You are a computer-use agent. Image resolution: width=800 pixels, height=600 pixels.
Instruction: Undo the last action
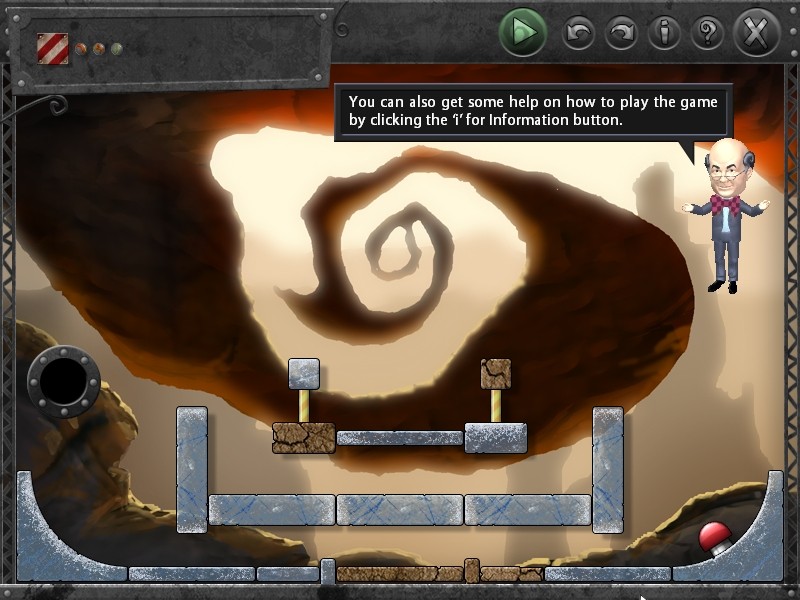(x=578, y=34)
